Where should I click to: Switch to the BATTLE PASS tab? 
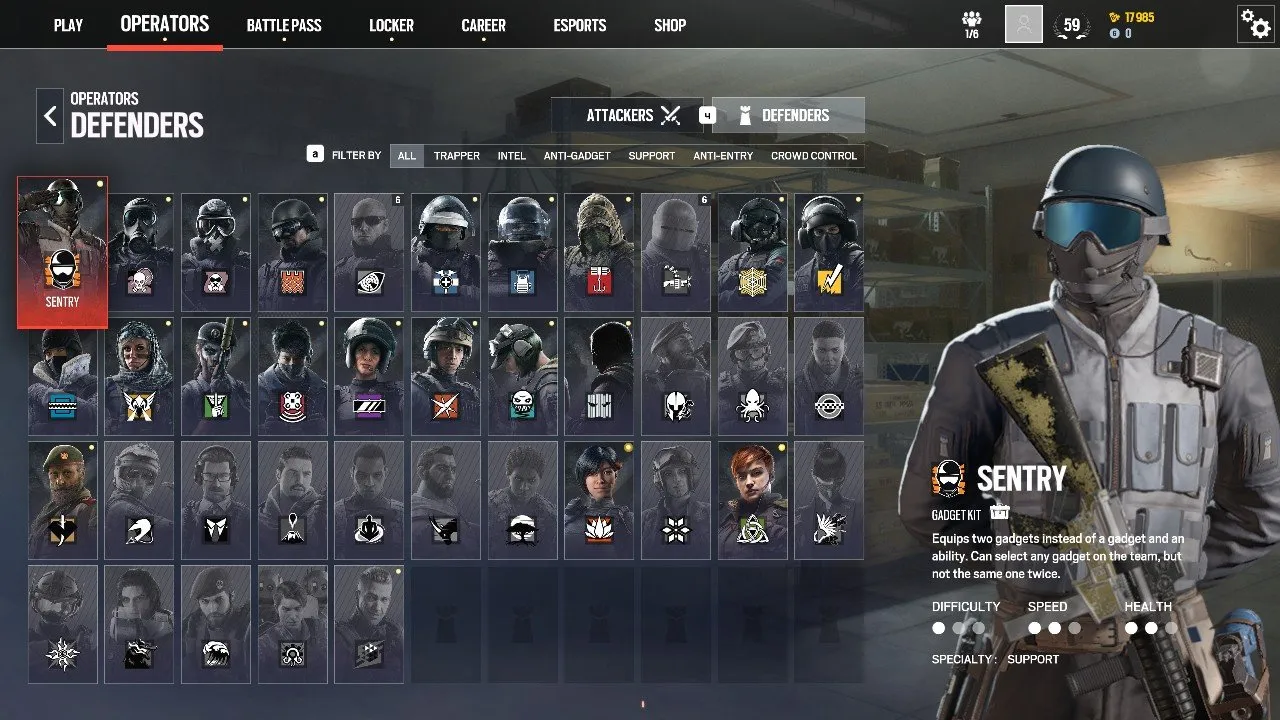pos(284,26)
